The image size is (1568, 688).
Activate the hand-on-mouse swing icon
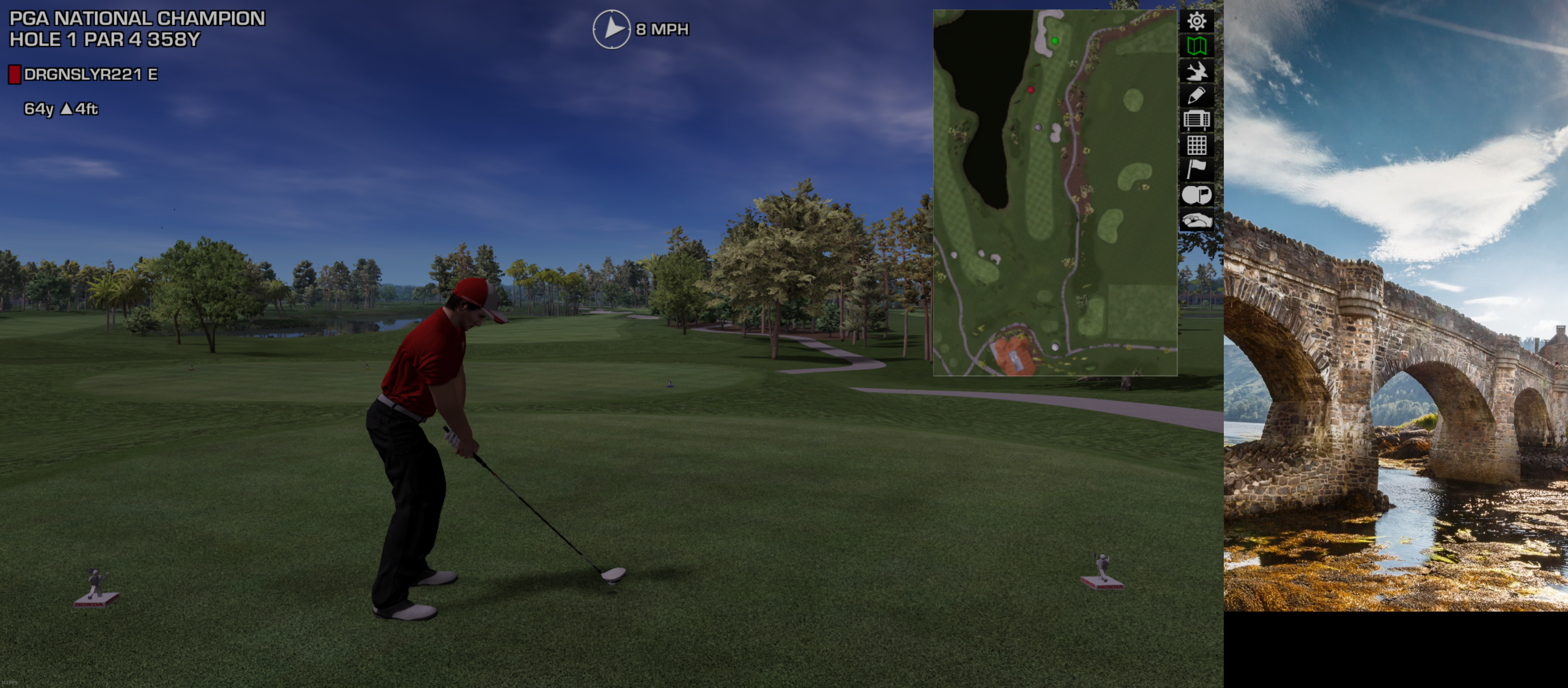(1196, 220)
